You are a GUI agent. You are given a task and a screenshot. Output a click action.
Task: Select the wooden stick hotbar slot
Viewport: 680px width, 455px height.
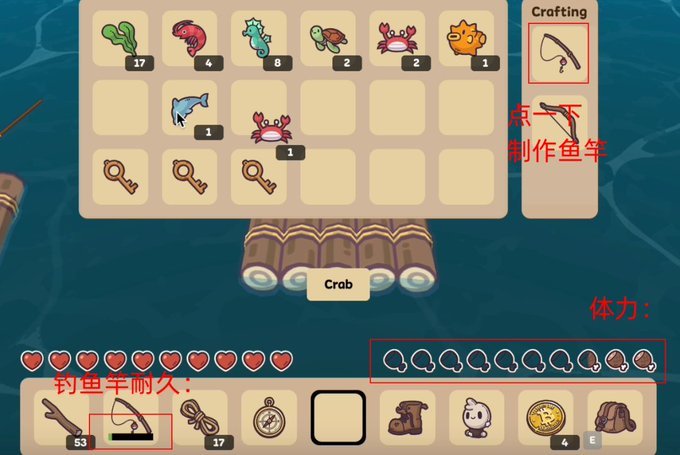[62, 417]
